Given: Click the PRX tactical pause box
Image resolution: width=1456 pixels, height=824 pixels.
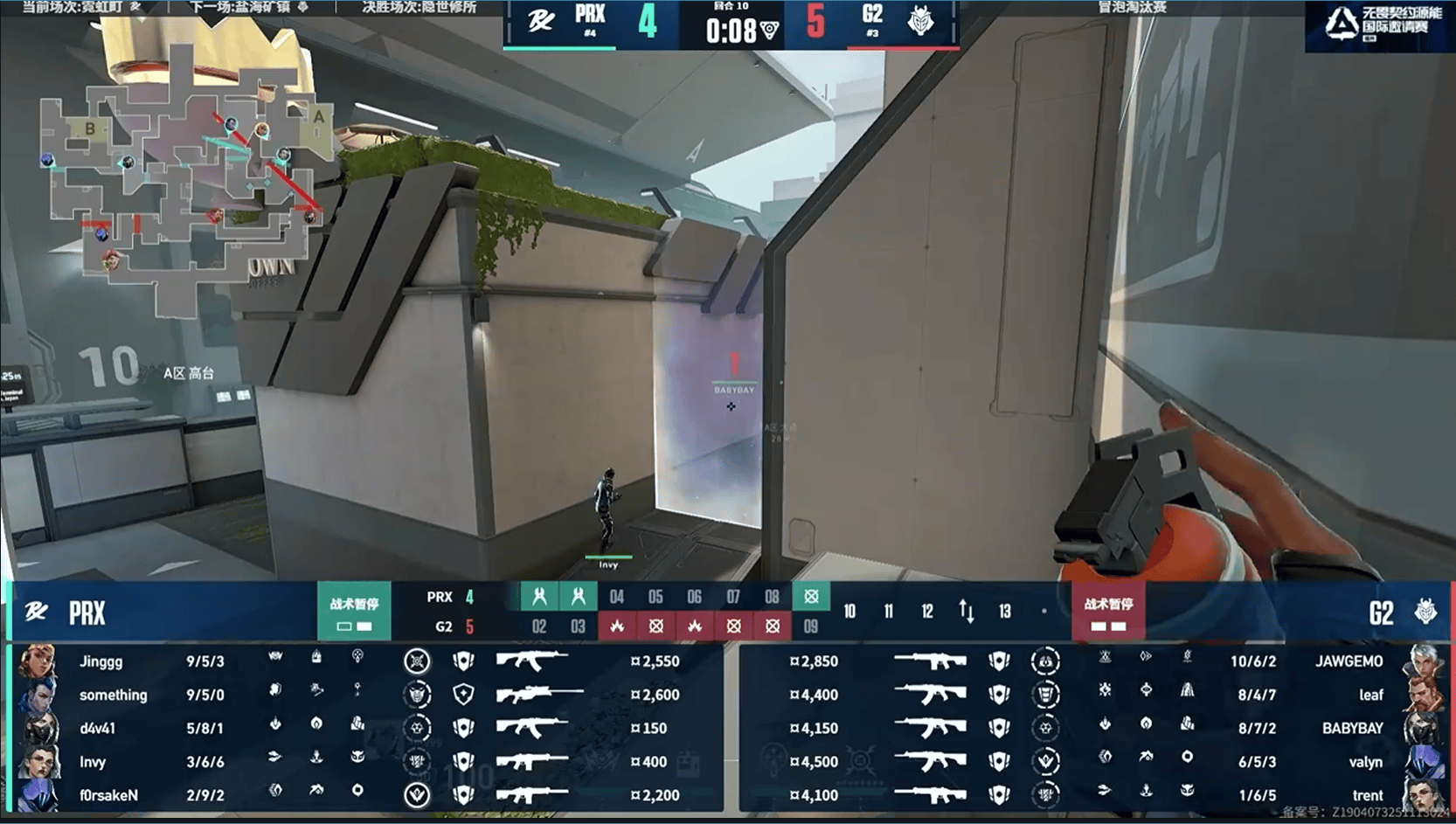Looking at the screenshot, I should coord(354,612).
